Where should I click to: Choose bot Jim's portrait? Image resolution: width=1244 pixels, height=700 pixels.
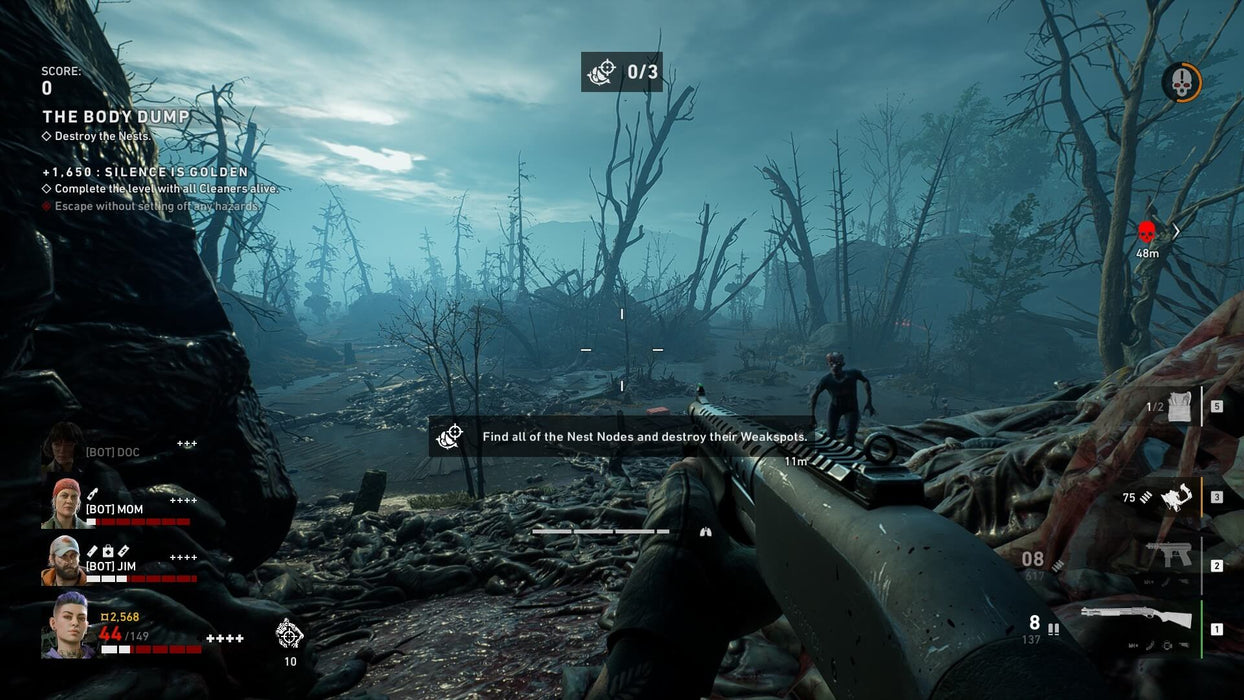tap(63, 561)
